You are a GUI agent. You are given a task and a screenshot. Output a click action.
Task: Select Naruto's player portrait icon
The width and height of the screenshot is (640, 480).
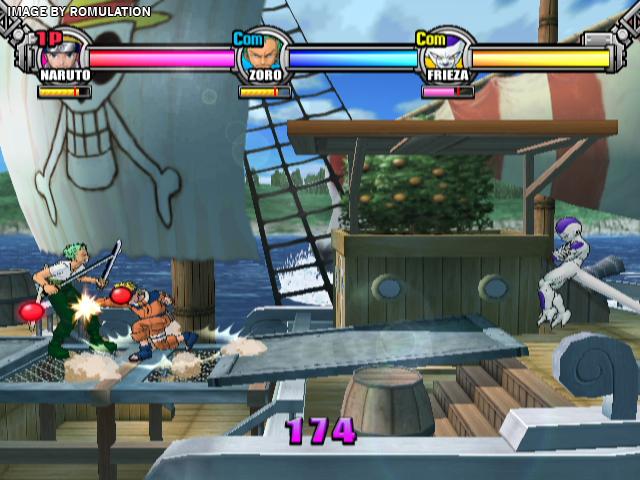click(65, 52)
